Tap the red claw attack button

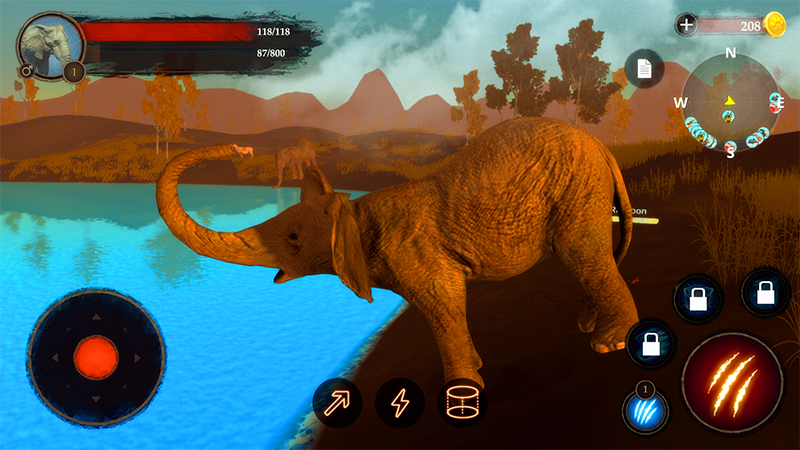pos(731,383)
